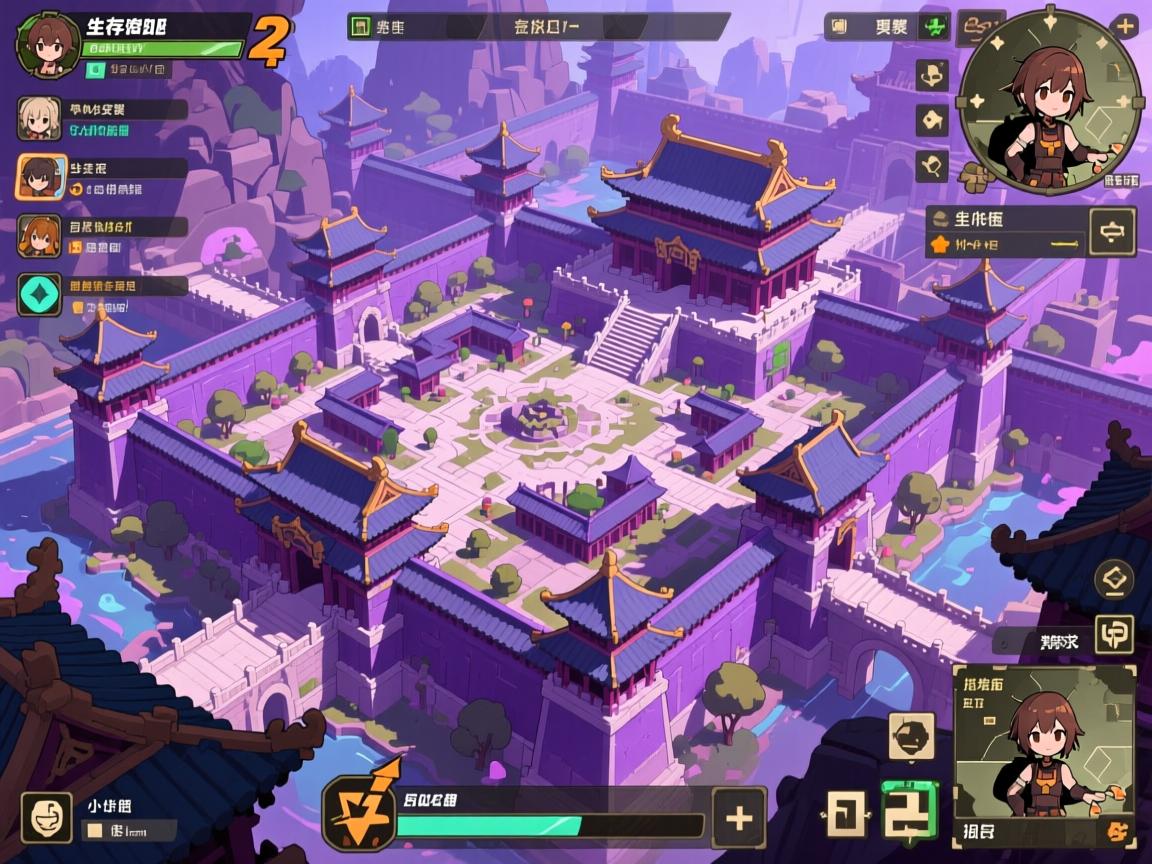This screenshot has width=1152, height=864.
Task: Select the blonde-haired party member
Action: tap(39, 119)
